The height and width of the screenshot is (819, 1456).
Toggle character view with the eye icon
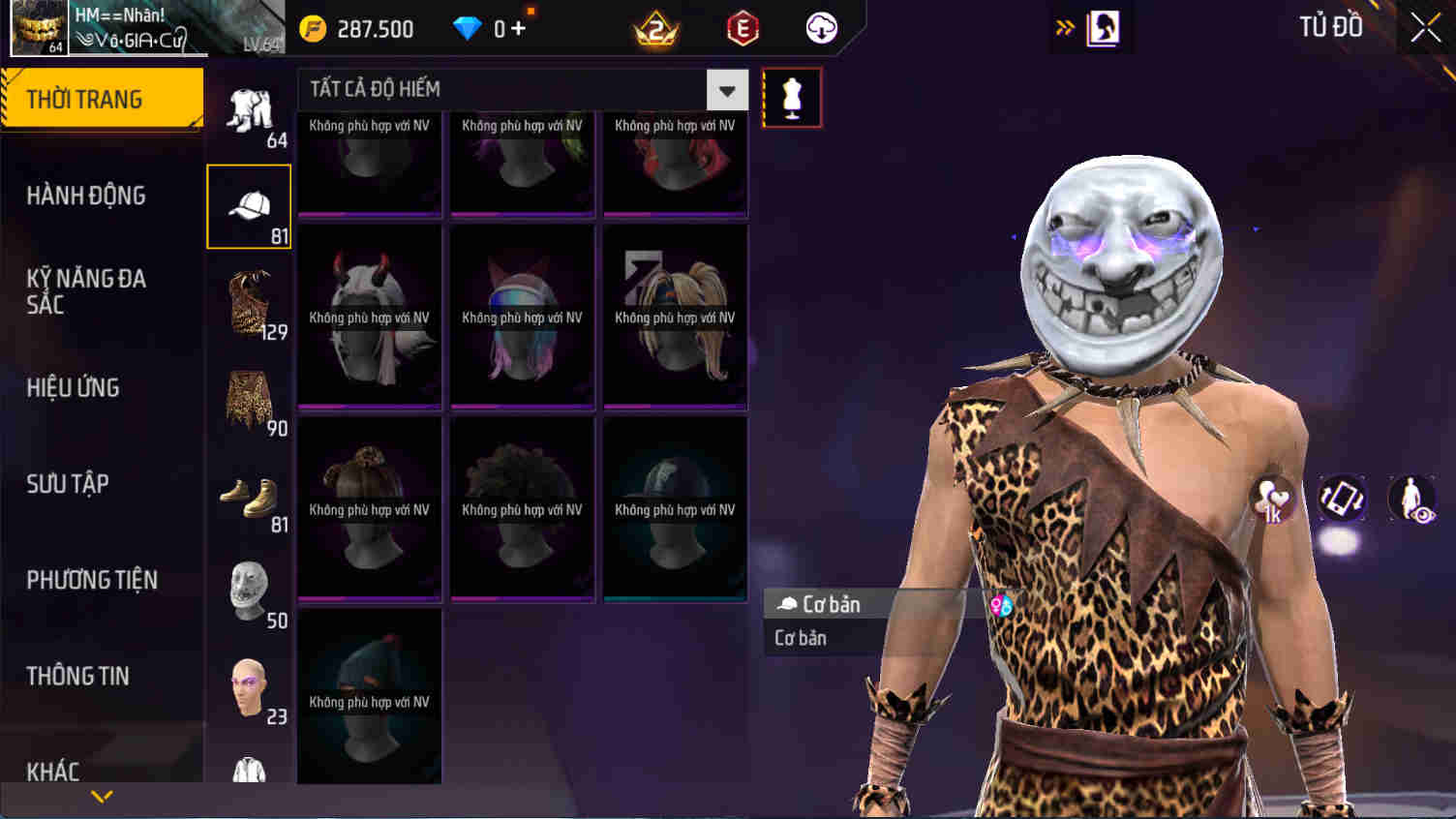1411,499
